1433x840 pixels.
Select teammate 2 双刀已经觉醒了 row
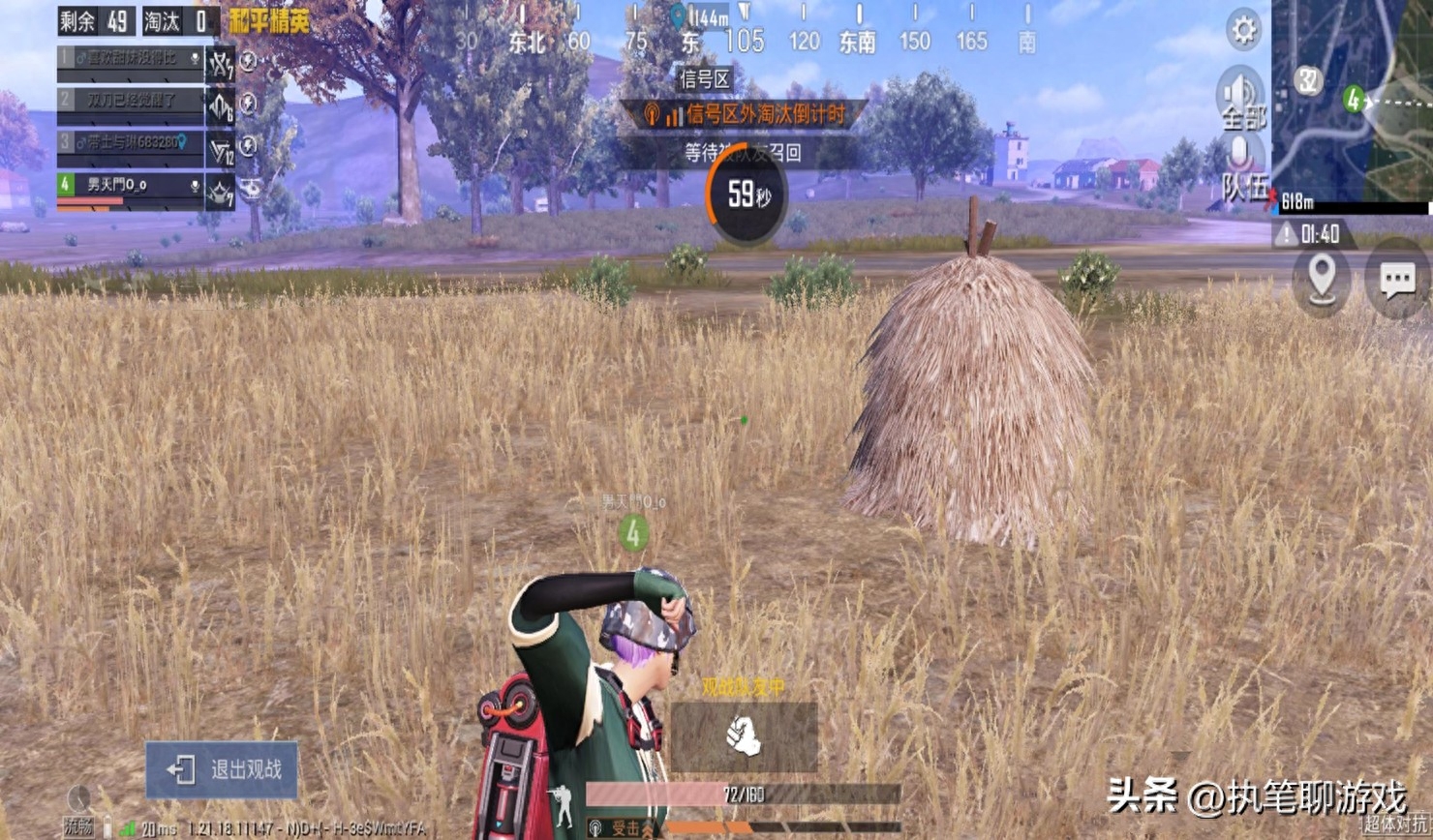click(130, 101)
